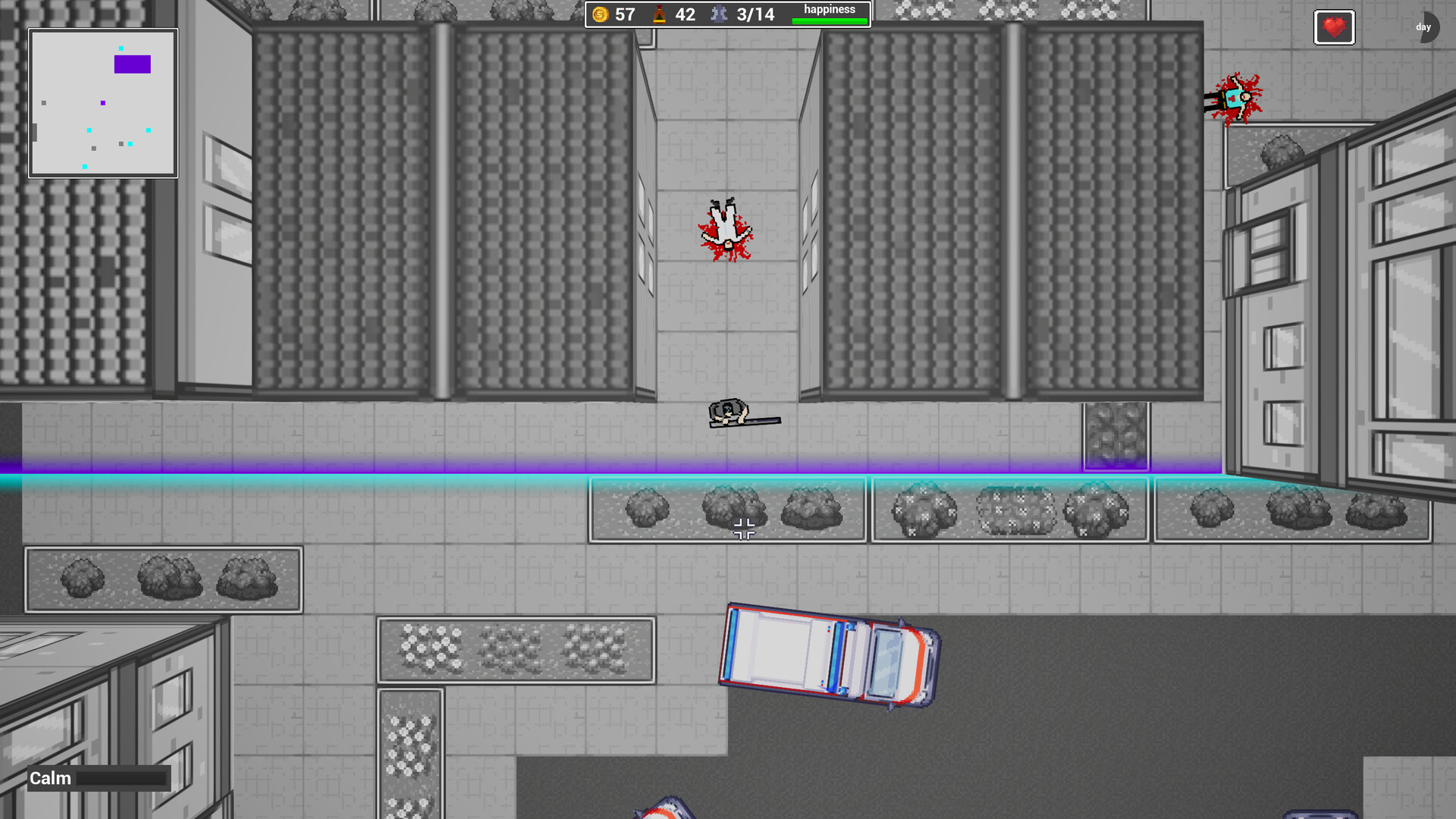
Task: Click the red heart icon top-right
Action: (x=1333, y=27)
